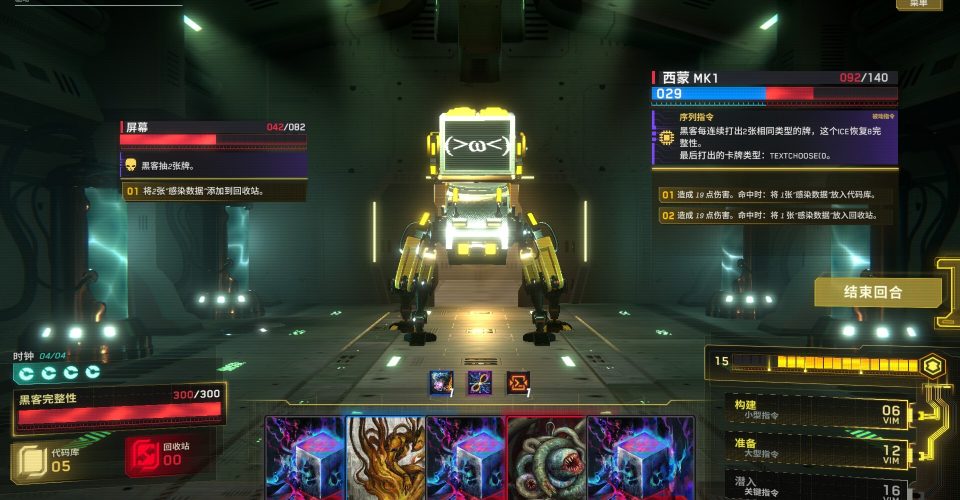Click the infinity symbol status icon

479,382
